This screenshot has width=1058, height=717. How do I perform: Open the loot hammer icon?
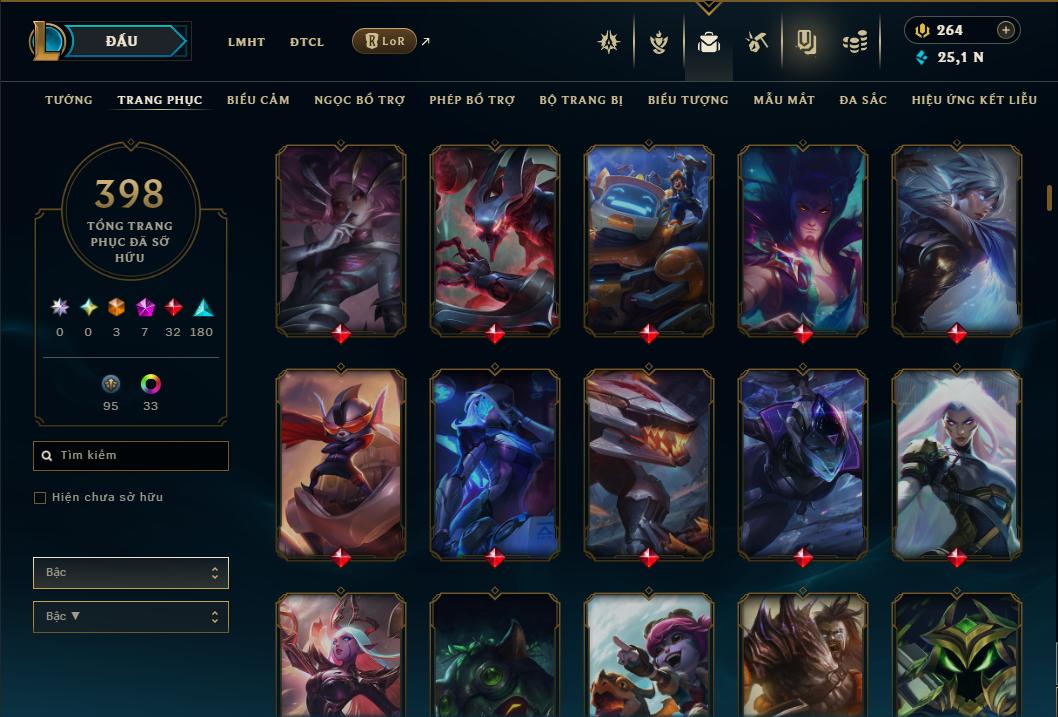point(757,42)
